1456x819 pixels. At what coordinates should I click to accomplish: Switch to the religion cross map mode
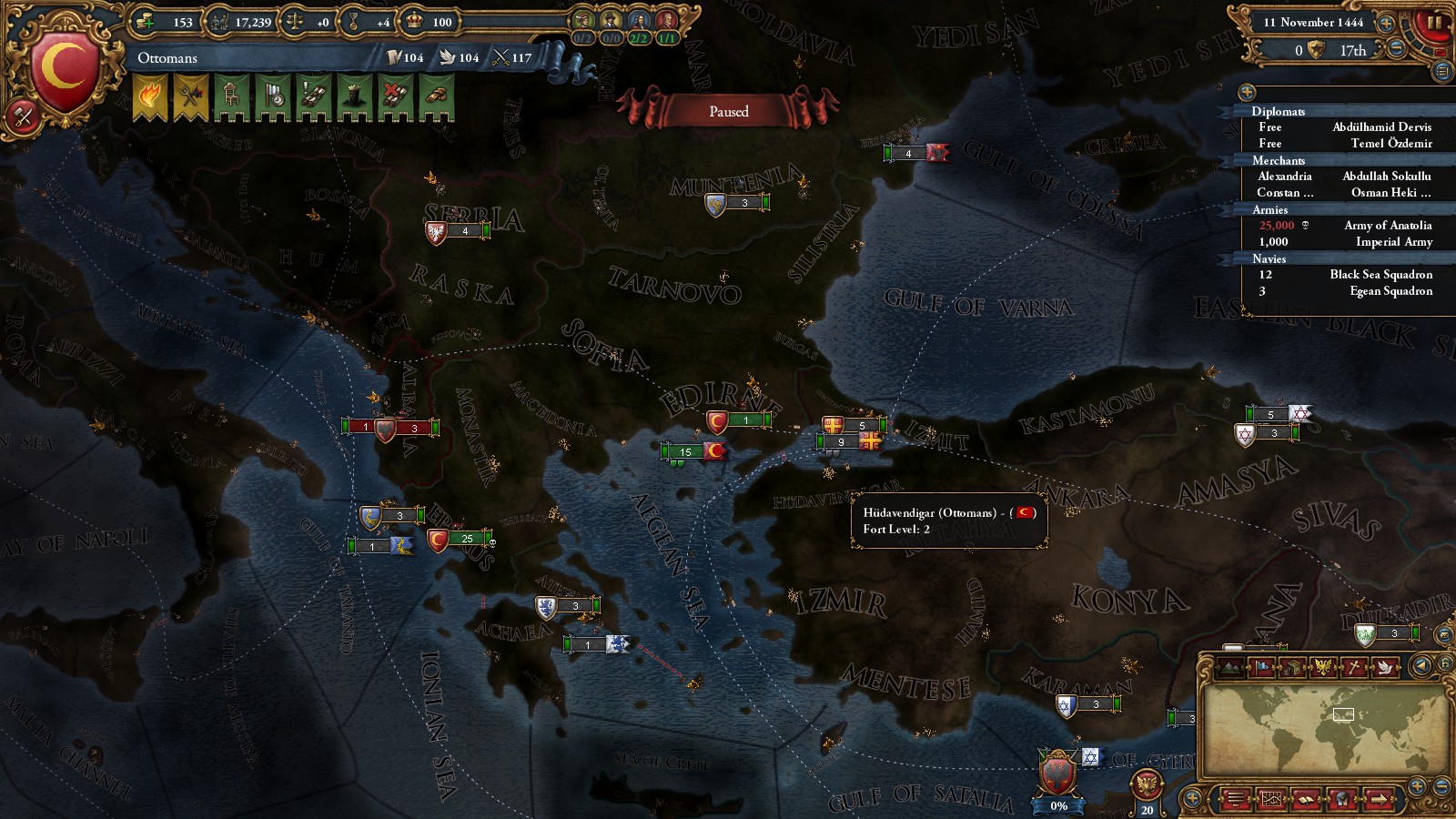coord(1354,667)
